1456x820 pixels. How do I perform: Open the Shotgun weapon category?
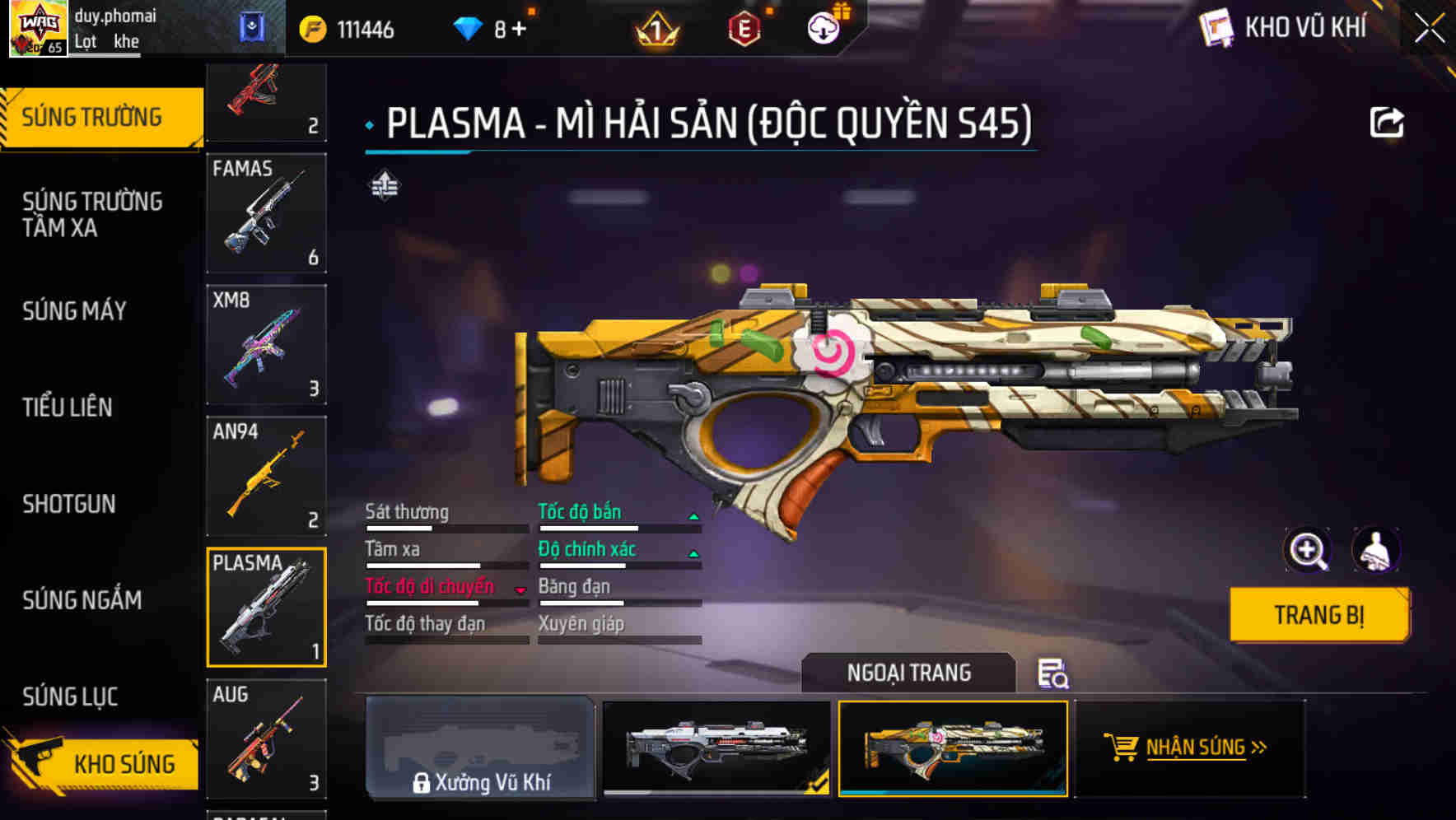69,504
